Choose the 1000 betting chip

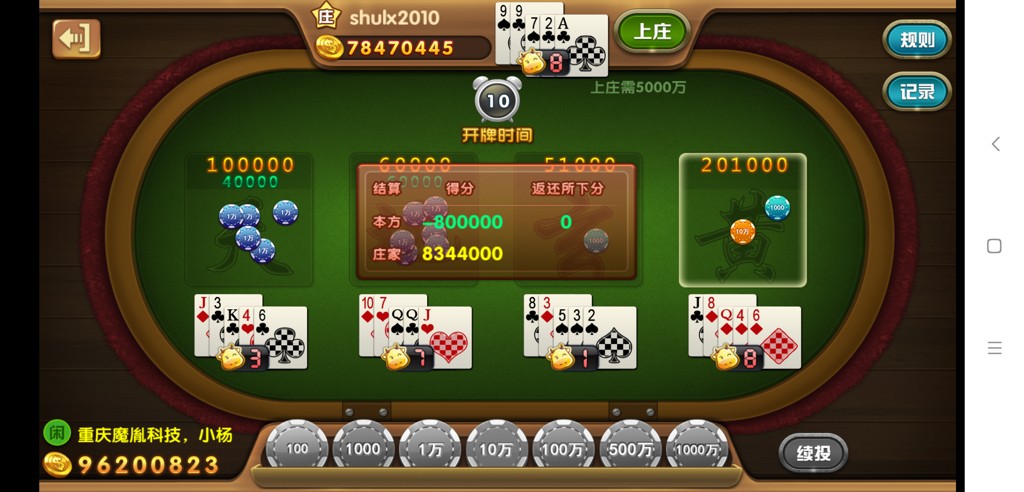point(363,449)
